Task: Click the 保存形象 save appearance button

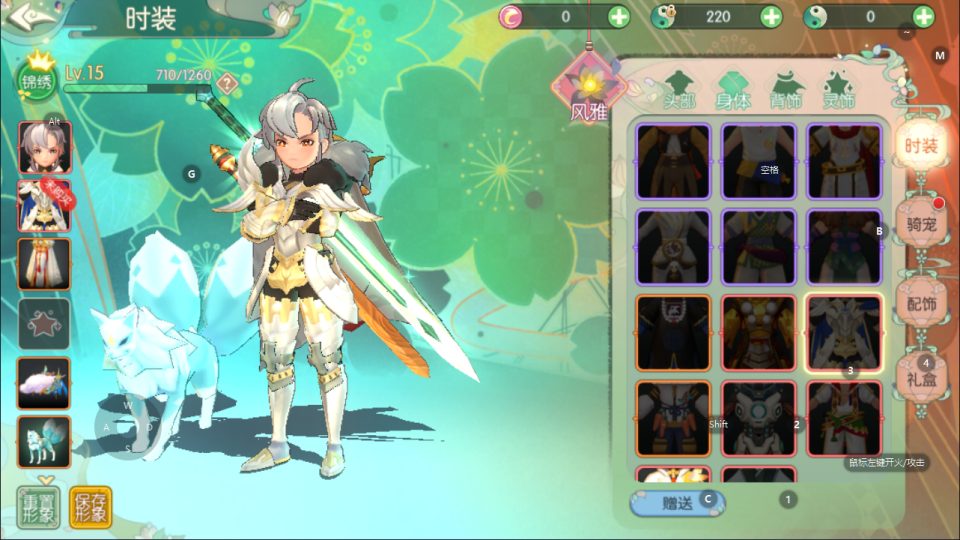Action: point(91,507)
